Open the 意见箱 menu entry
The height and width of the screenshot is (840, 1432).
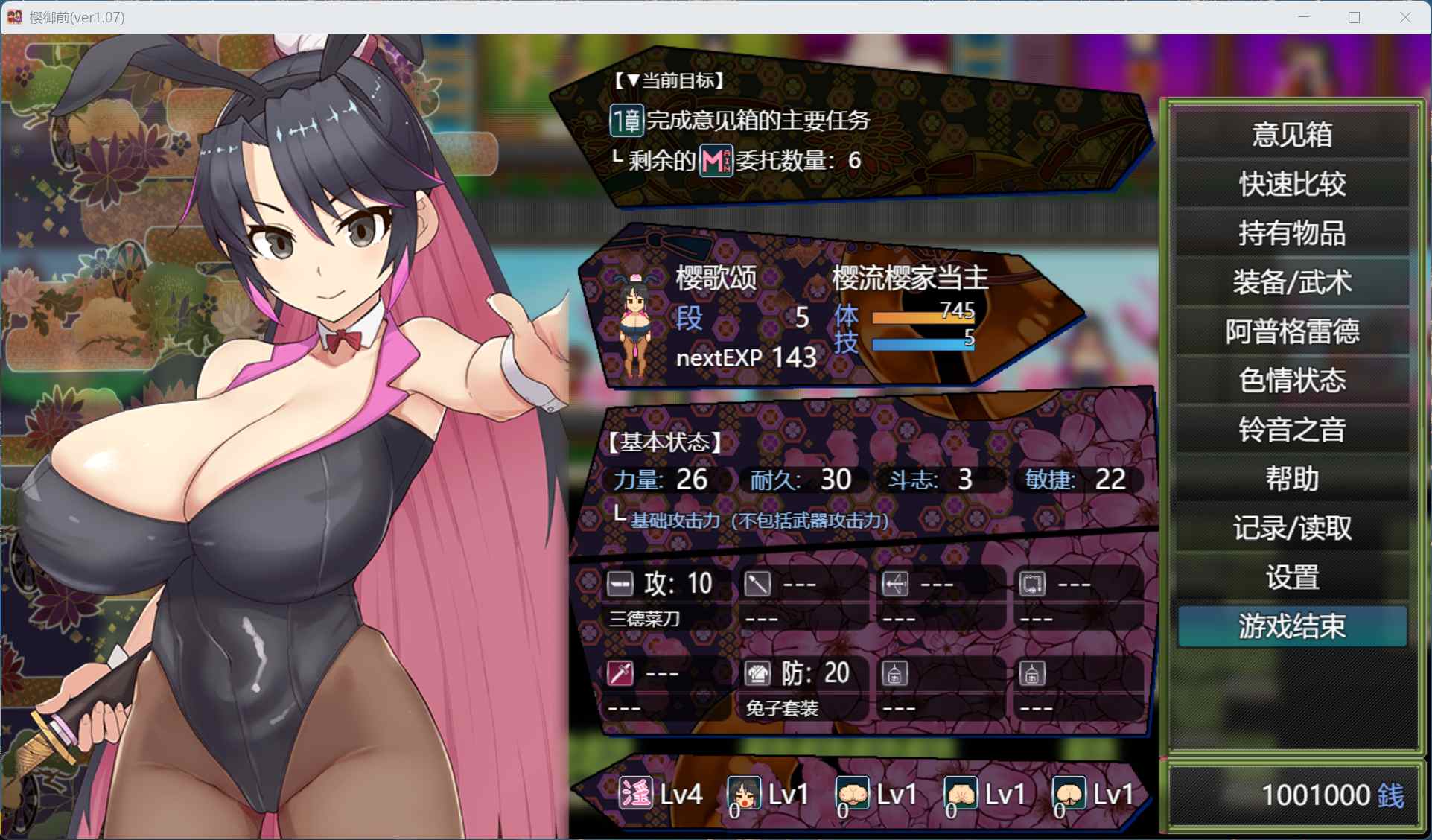[1292, 135]
